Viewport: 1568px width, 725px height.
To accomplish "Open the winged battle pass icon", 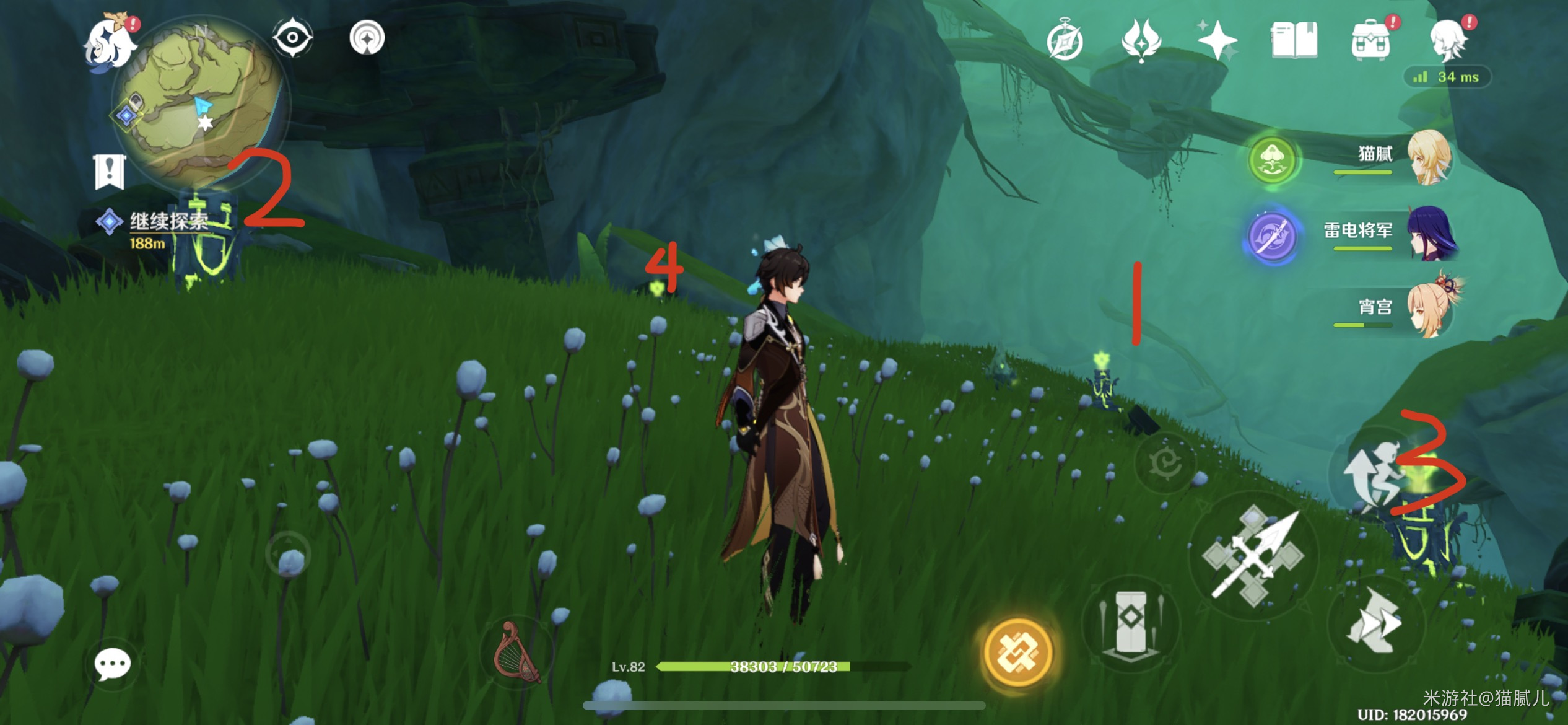I will tap(1141, 41).
